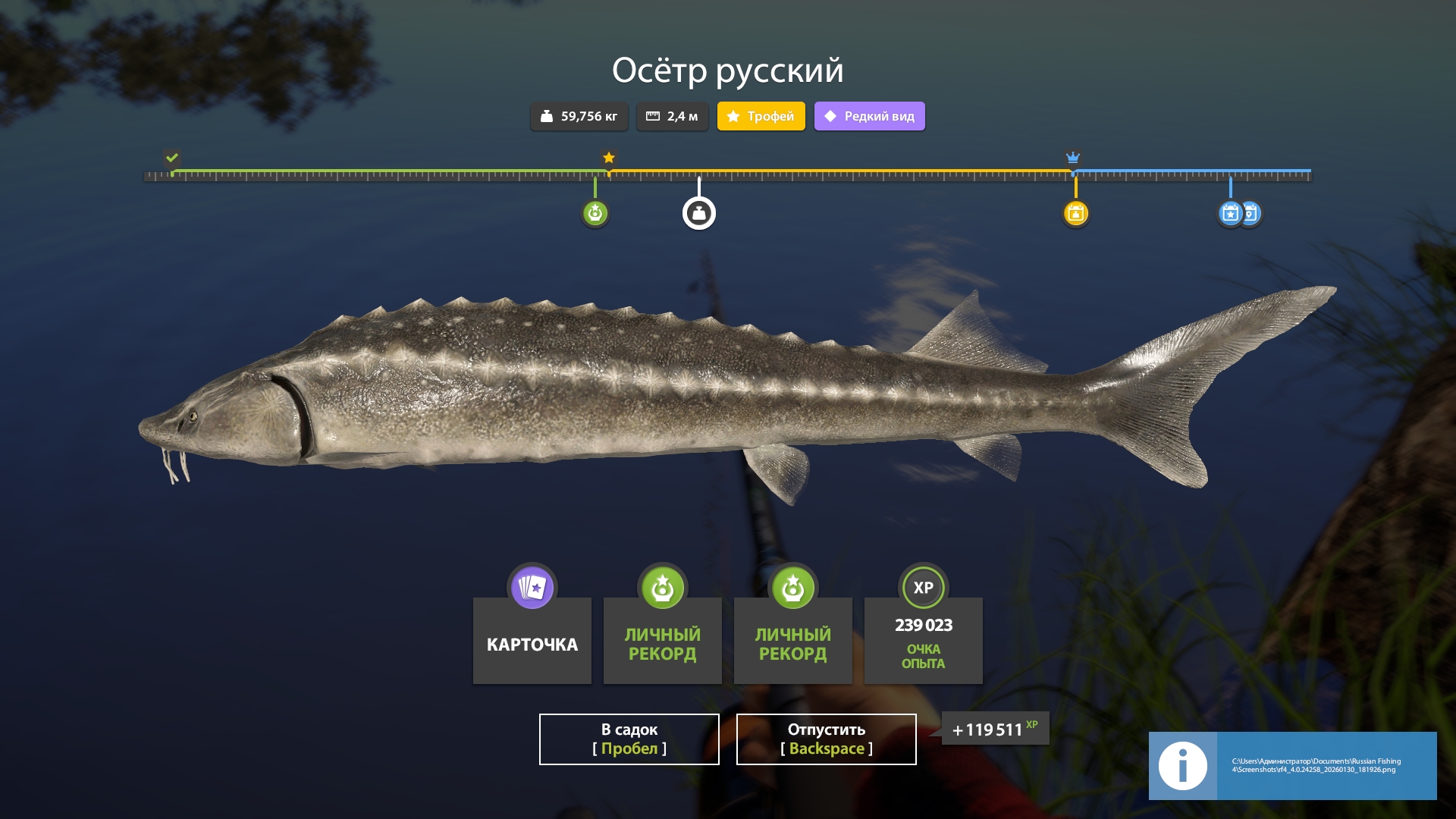Open the Карточка card reward tile
Image resolution: width=1456 pixels, height=819 pixels.
tap(532, 639)
